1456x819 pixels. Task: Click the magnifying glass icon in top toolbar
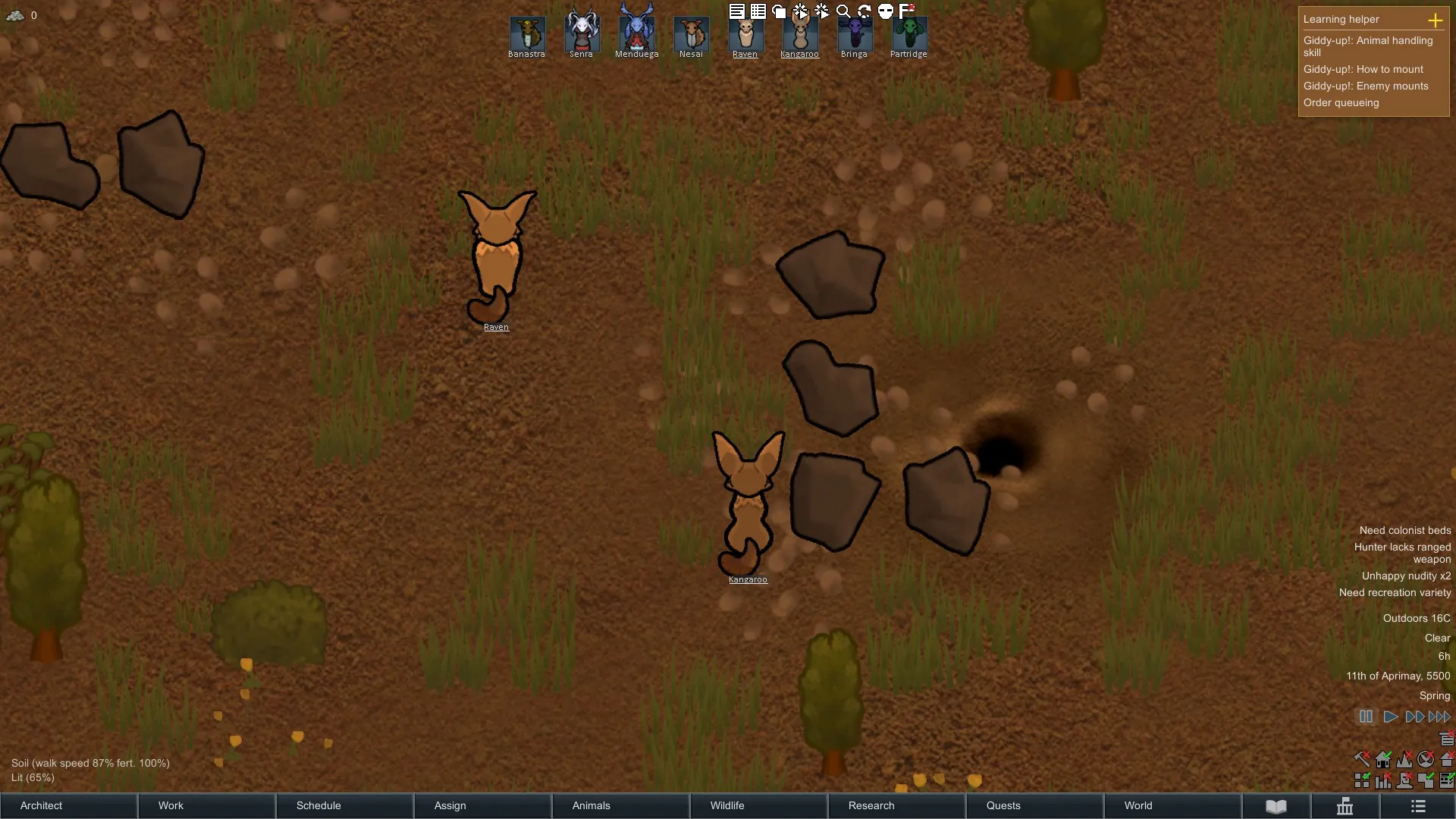[843, 11]
